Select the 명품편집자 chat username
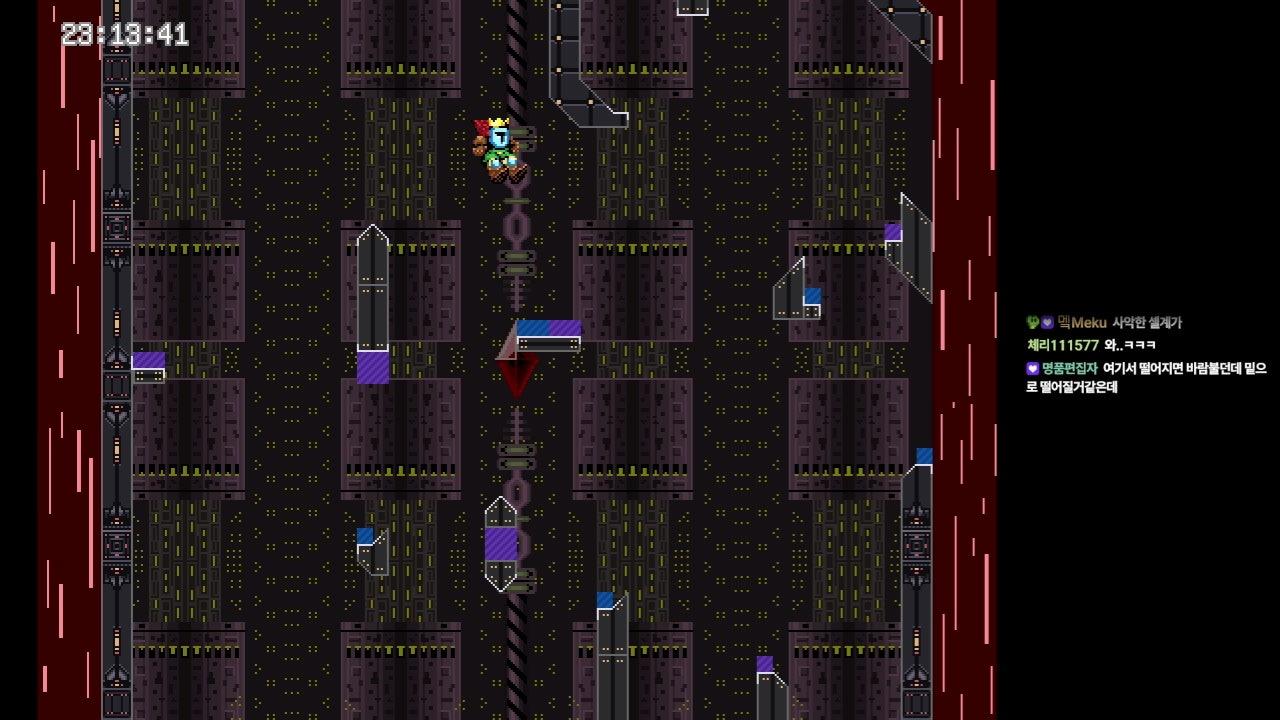Viewport: 1280px width, 720px height. point(1069,368)
